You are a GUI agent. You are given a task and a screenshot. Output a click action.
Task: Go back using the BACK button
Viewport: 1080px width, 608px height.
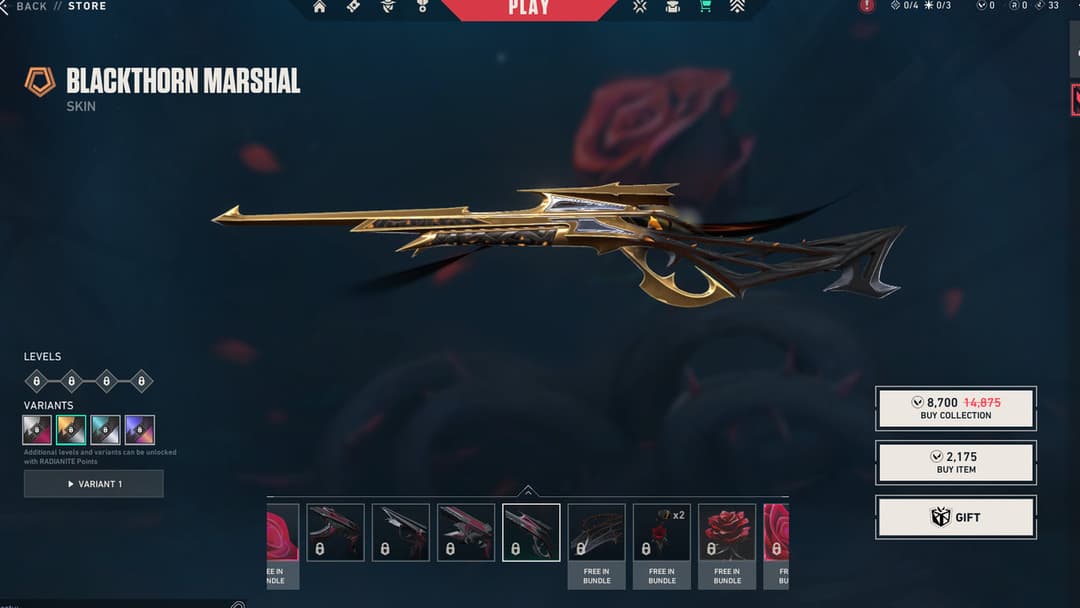32,6
